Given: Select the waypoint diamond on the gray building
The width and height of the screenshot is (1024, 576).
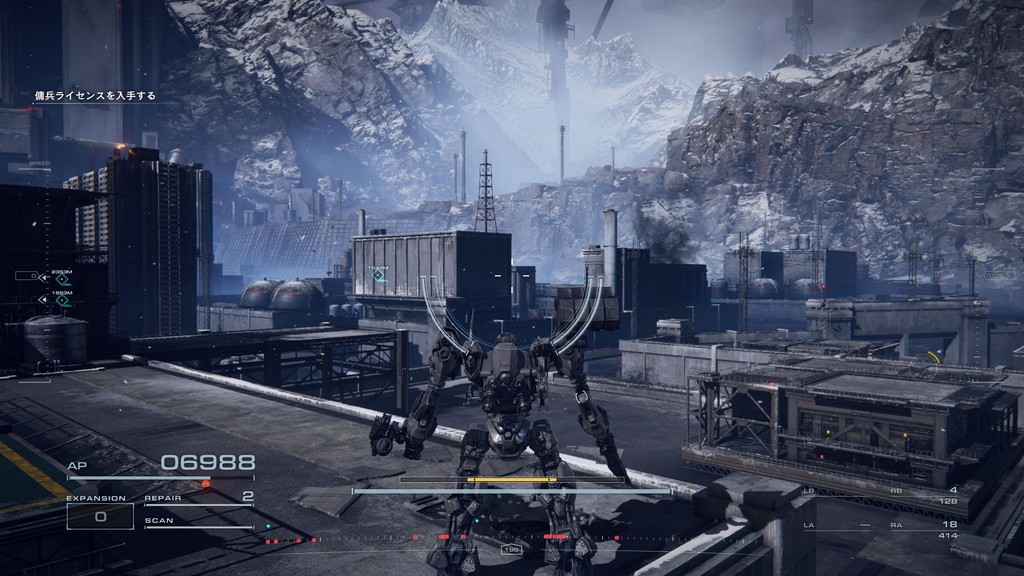Looking at the screenshot, I should coord(379,274).
